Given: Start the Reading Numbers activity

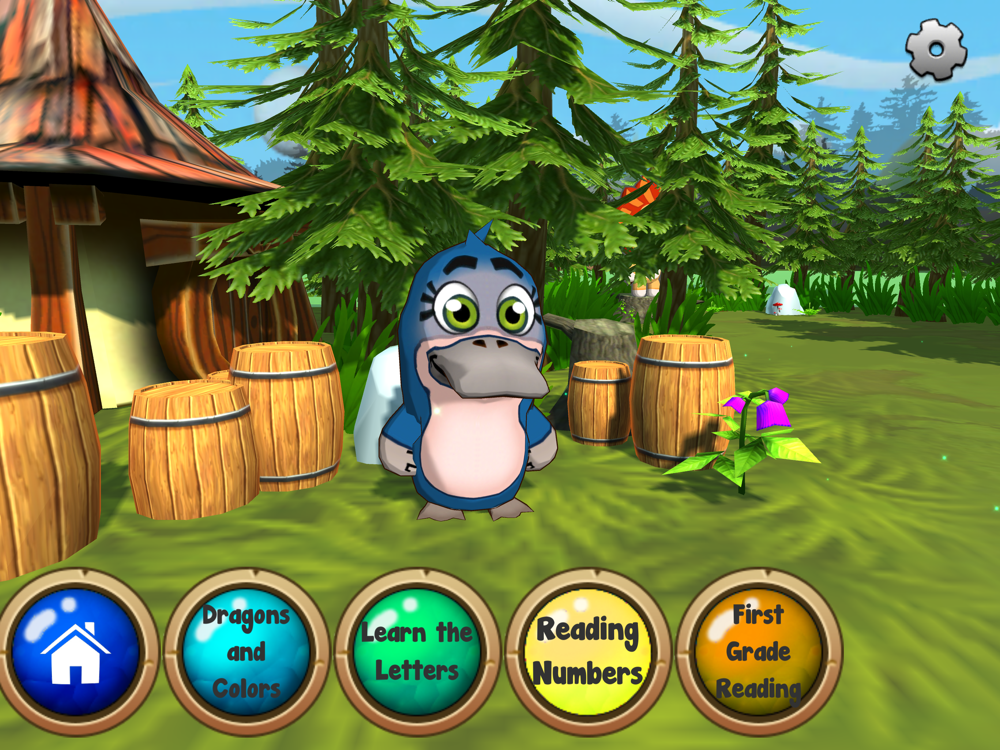Looking at the screenshot, I should coord(587,651).
